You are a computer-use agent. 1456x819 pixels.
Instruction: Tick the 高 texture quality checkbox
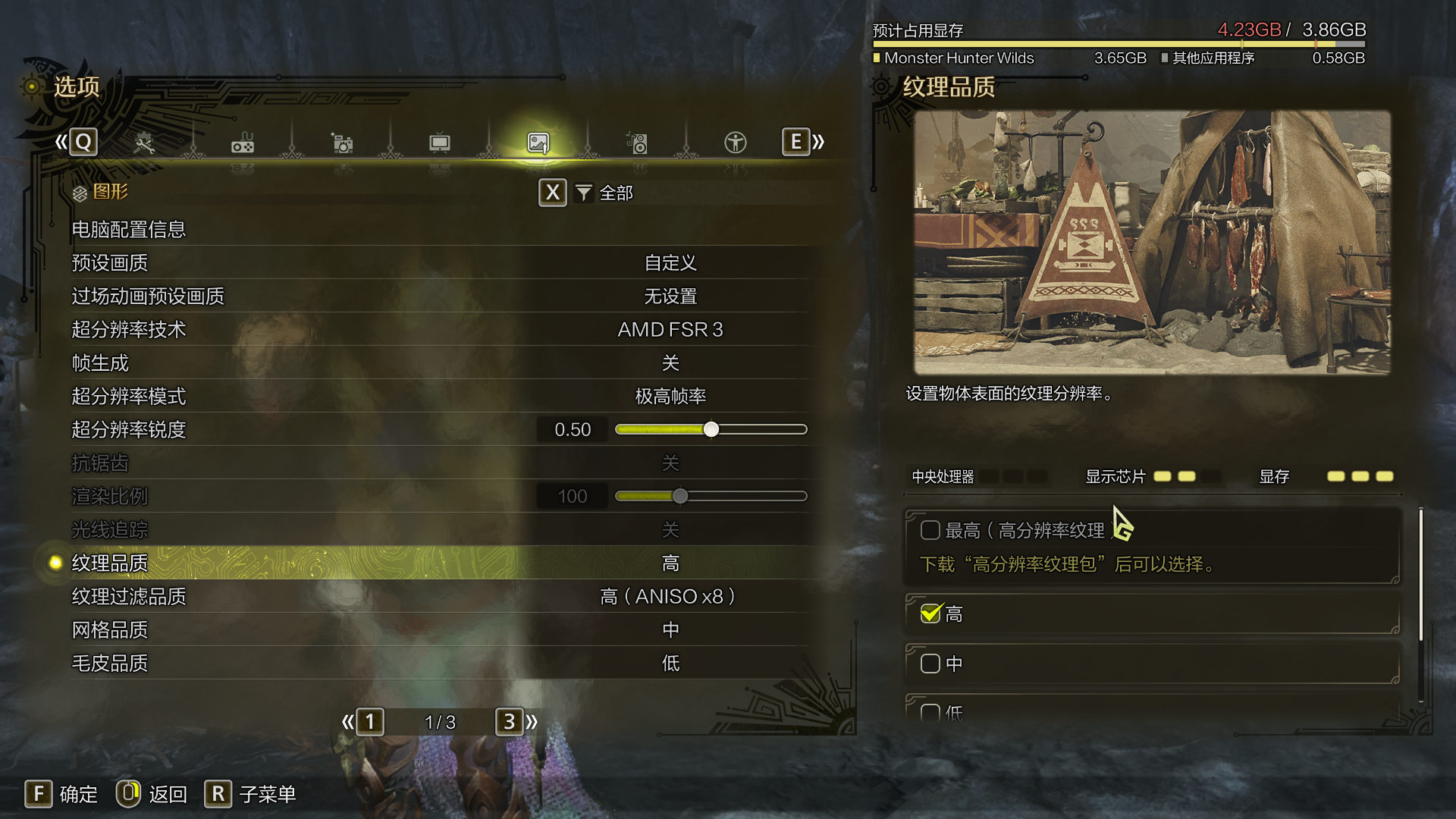click(930, 613)
